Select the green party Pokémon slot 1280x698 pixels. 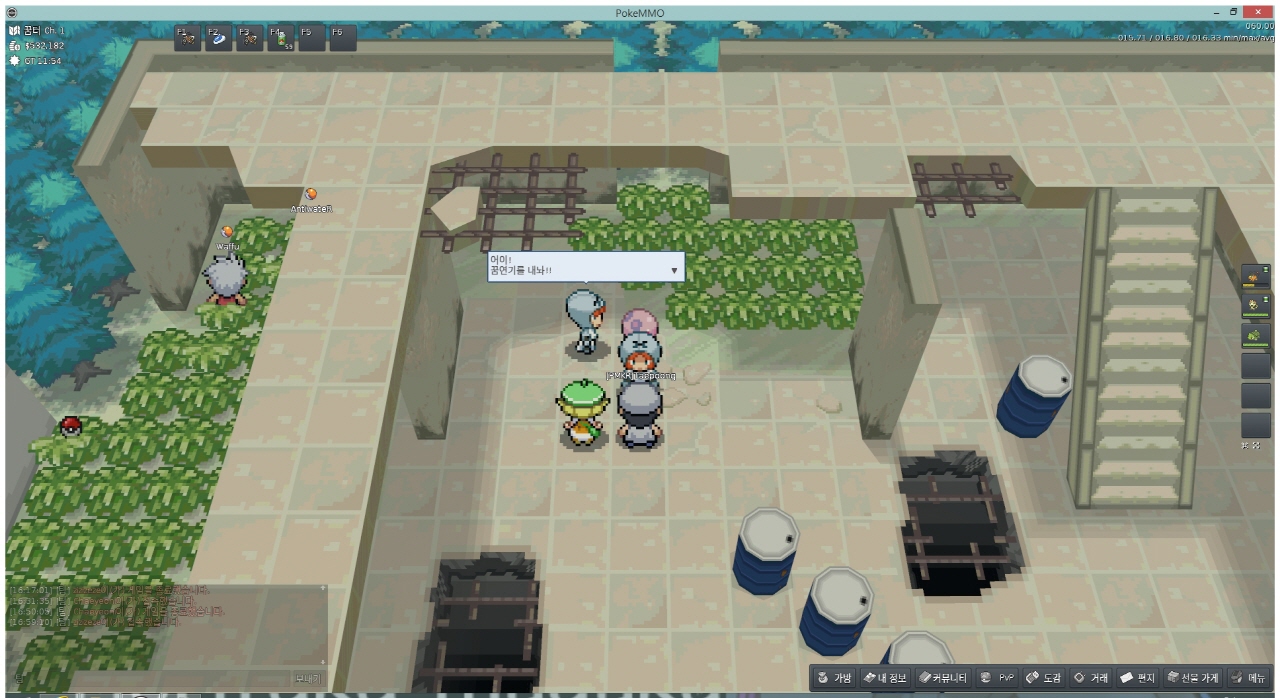[1256, 336]
